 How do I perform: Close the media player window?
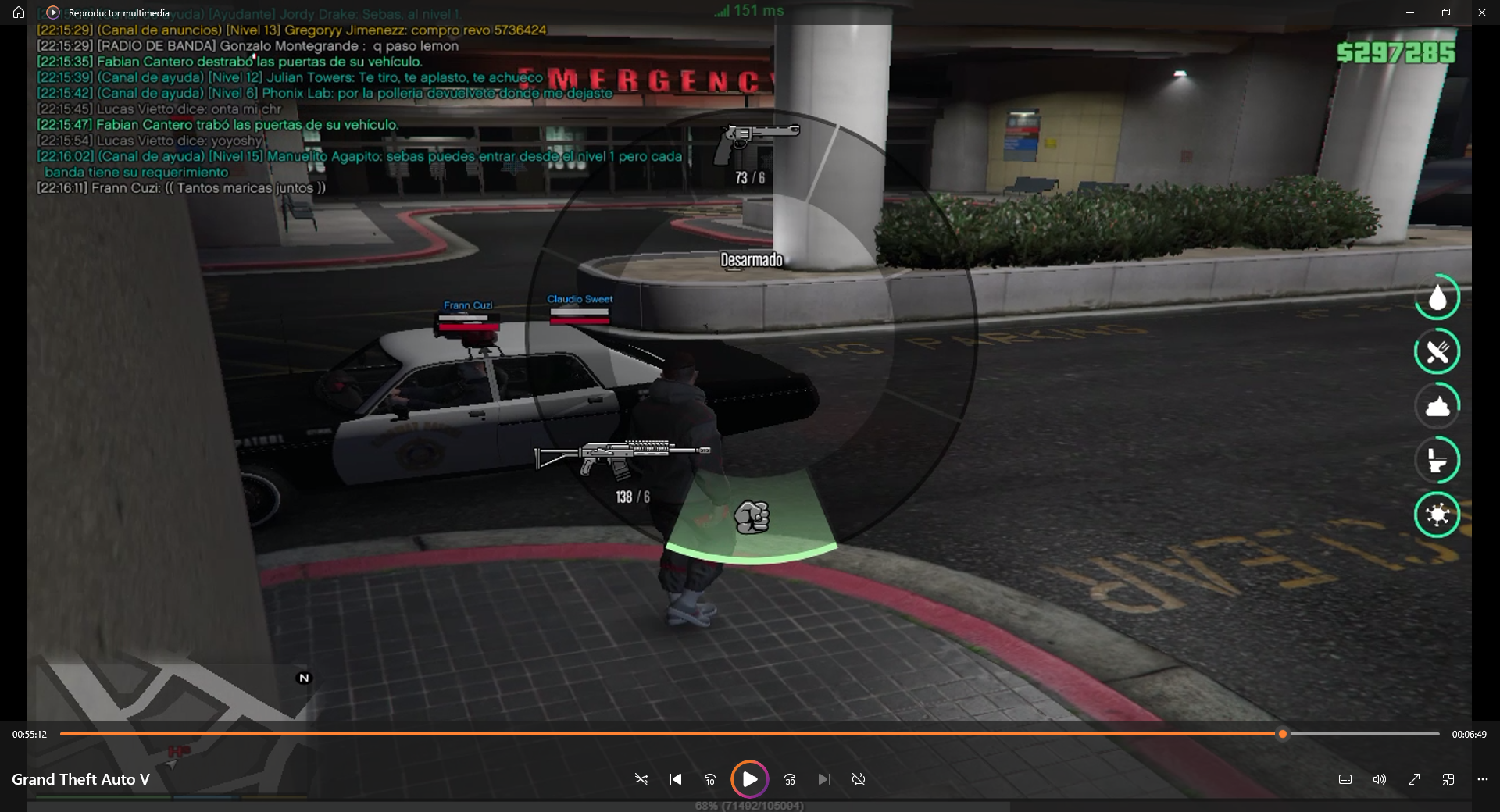pyautogui.click(x=1482, y=12)
